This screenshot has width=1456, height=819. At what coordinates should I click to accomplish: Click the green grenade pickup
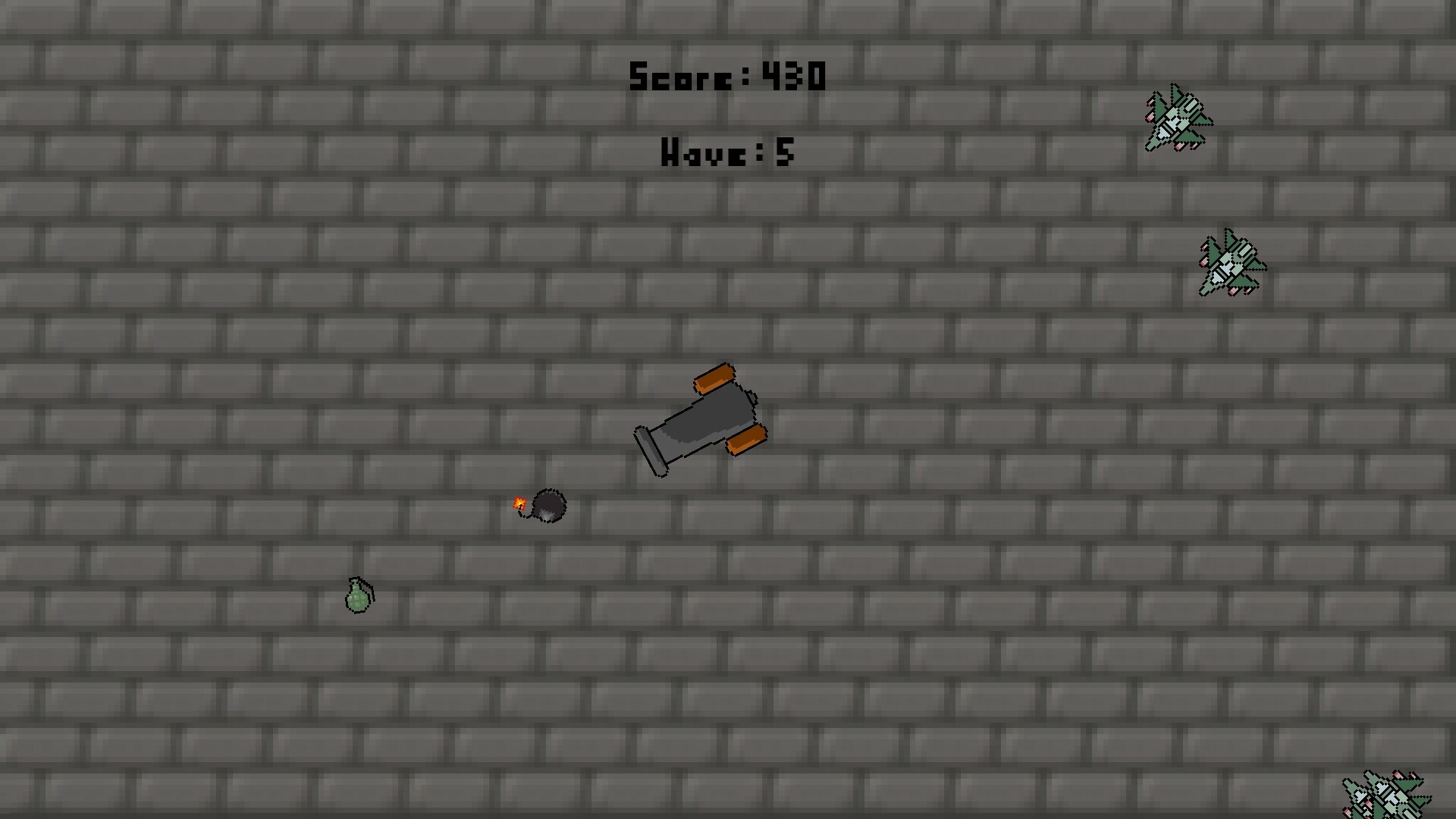(357, 601)
